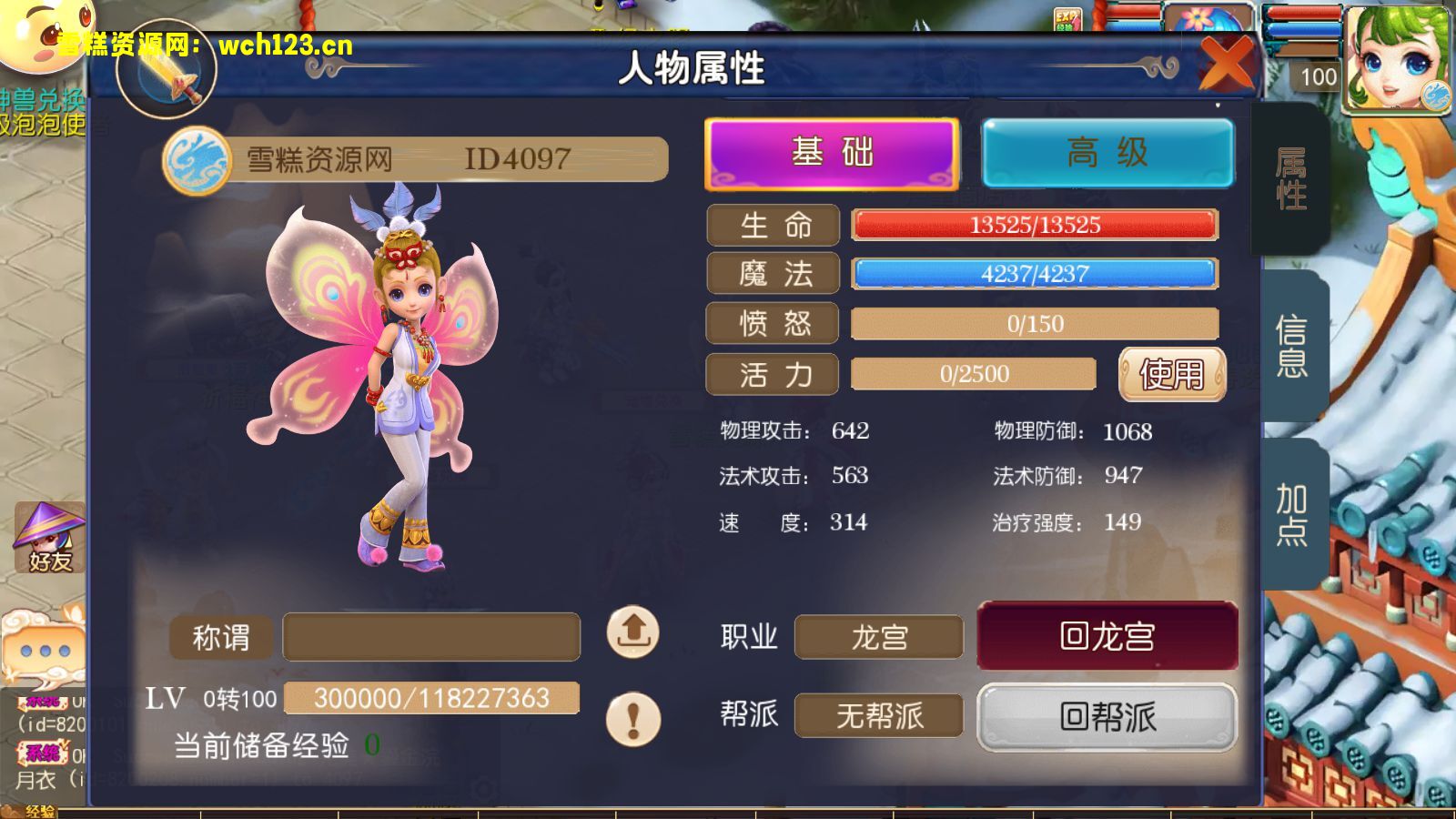The width and height of the screenshot is (1456, 819).
Task: Click the exclamation mark icon under the arrow
Action: [633, 717]
